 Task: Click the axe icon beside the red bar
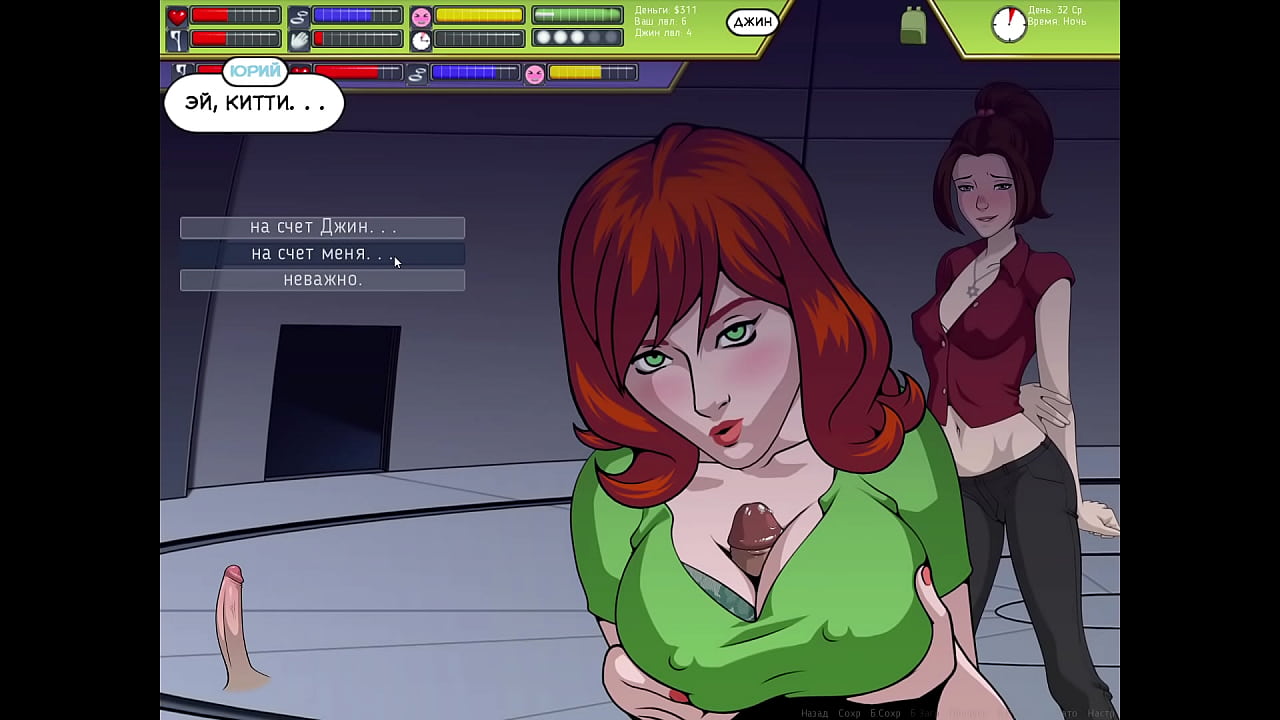[176, 39]
